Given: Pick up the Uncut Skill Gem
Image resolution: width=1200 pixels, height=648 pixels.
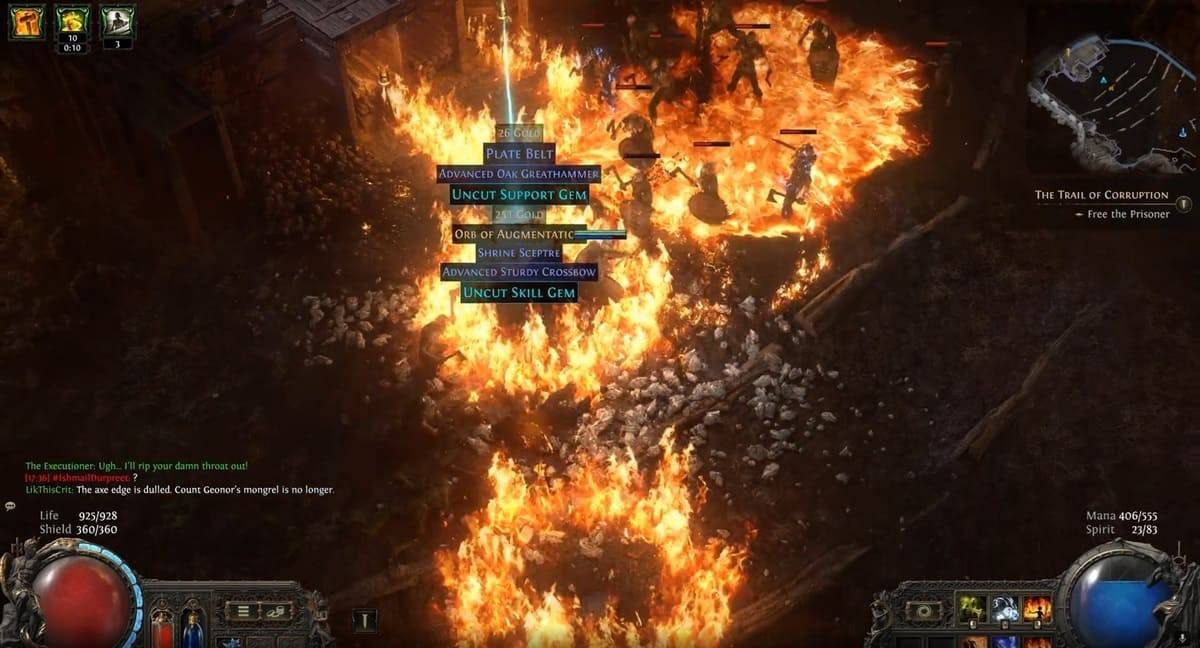Looking at the screenshot, I should click(x=519, y=292).
